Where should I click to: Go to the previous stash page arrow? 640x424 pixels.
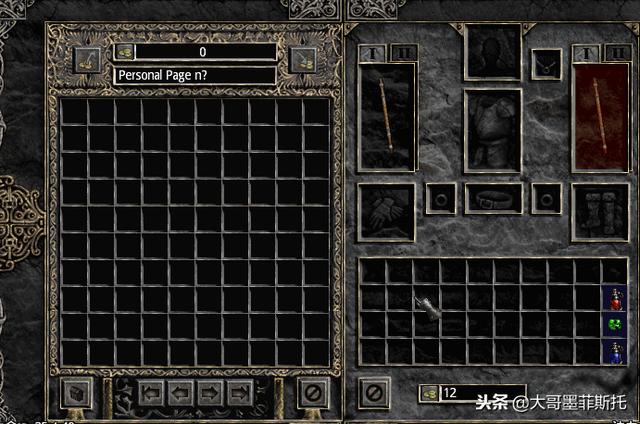[x=182, y=391]
